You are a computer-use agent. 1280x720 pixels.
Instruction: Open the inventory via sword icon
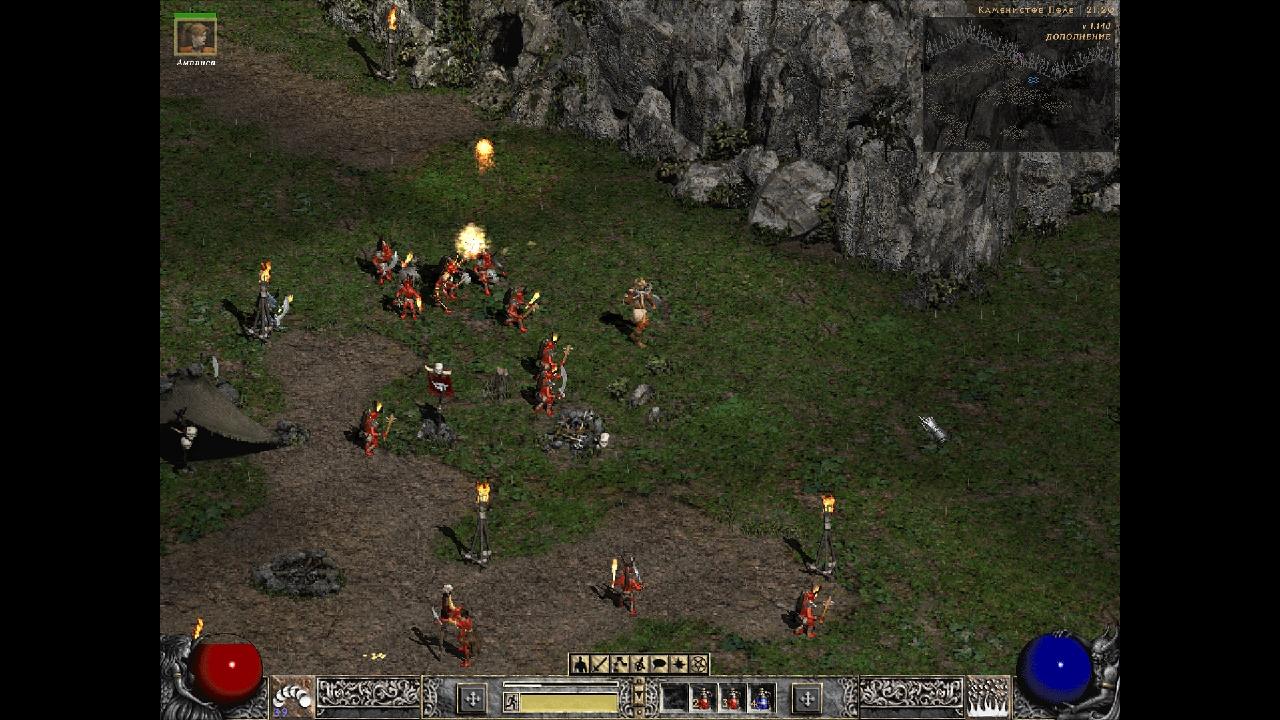point(600,664)
